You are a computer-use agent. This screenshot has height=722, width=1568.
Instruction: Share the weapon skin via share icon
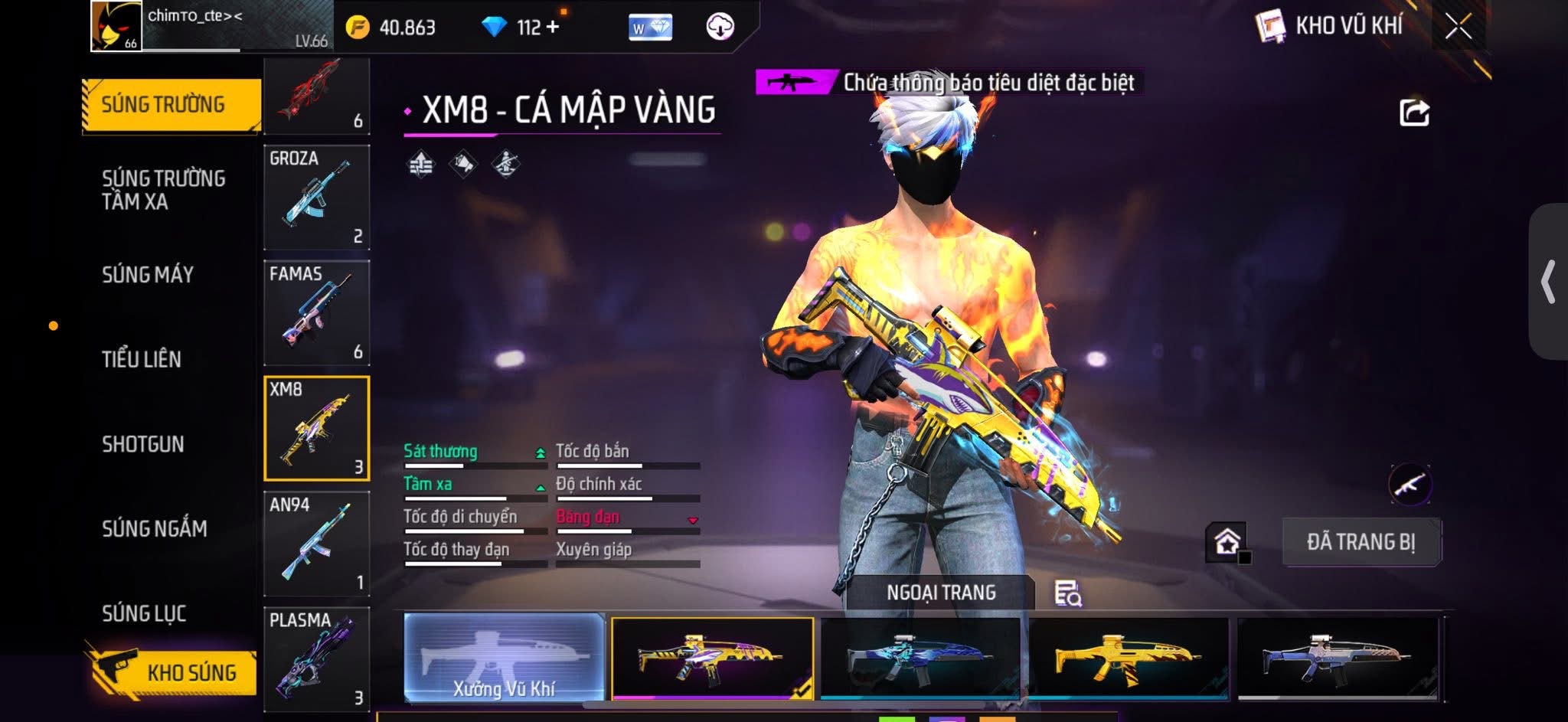click(1414, 113)
